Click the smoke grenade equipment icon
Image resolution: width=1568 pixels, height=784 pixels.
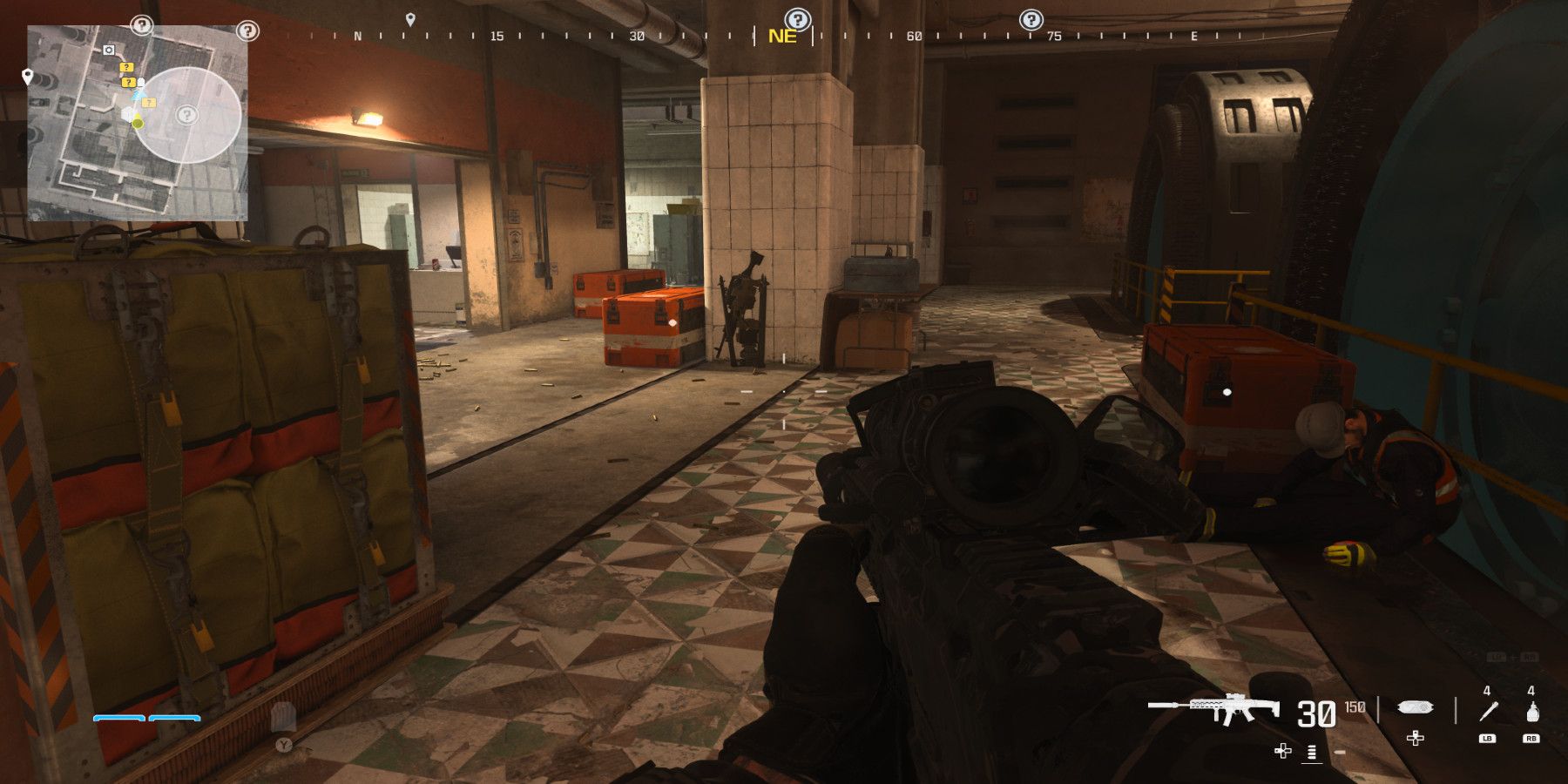[1531, 710]
